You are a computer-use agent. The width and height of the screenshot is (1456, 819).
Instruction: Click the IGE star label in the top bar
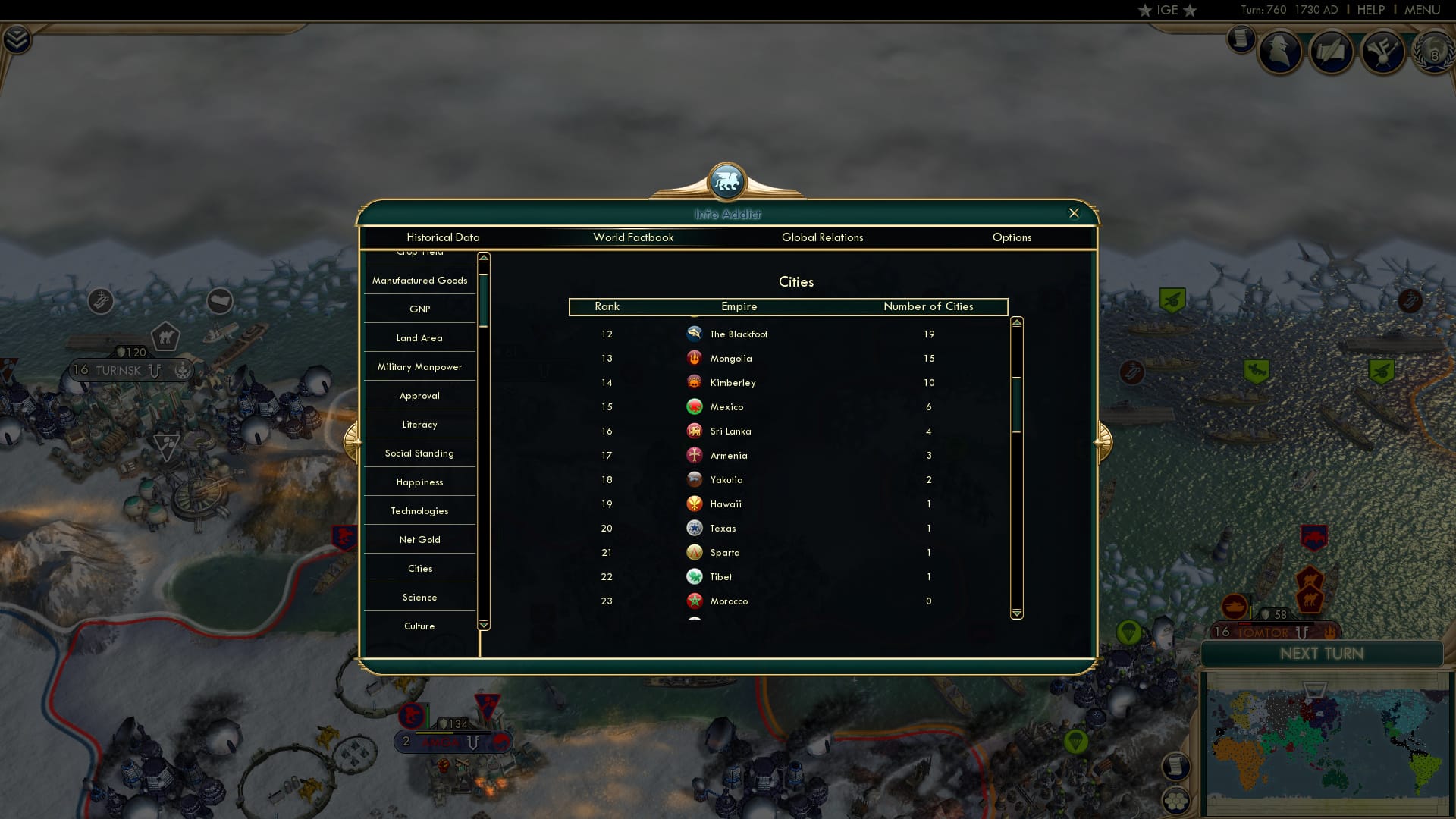pos(1166,11)
